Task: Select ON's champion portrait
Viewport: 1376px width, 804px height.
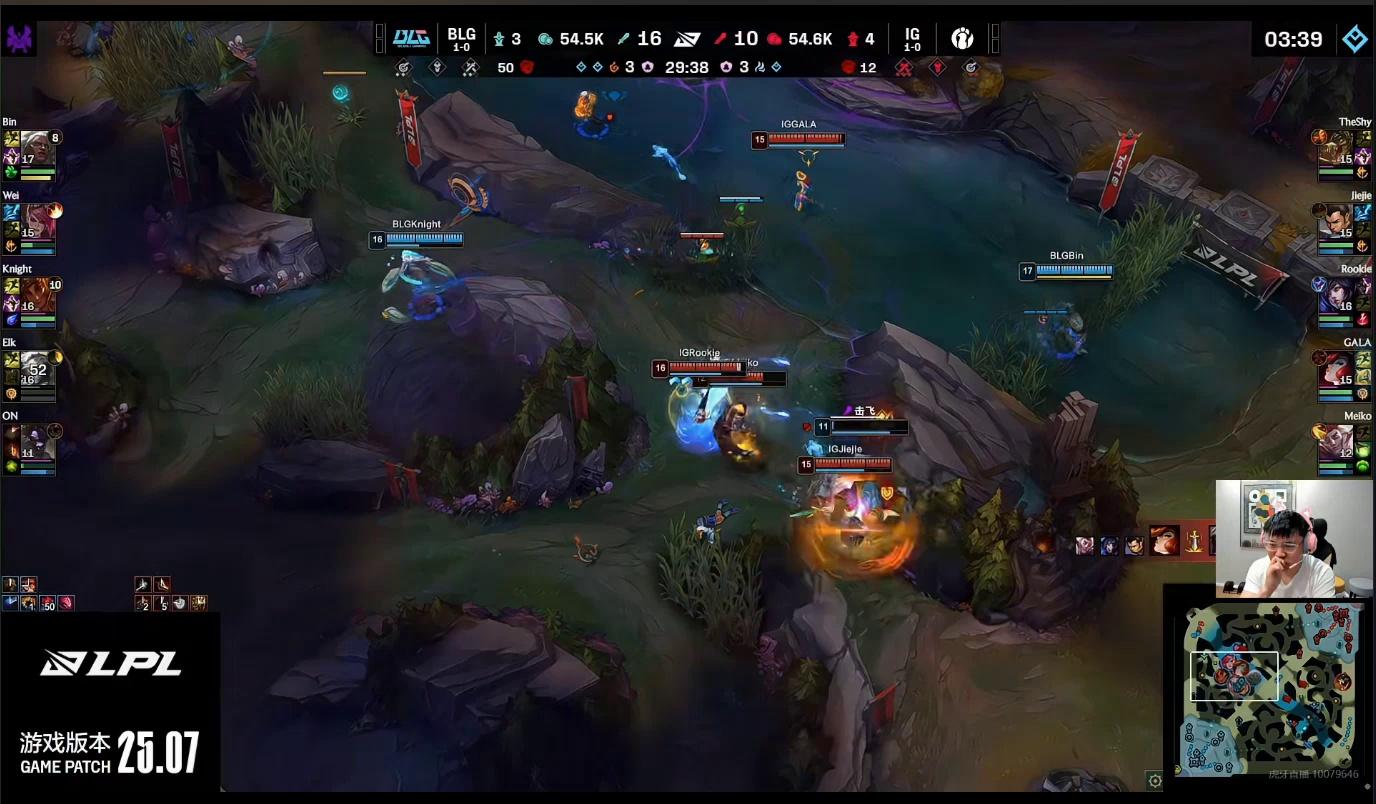Action: click(x=37, y=441)
